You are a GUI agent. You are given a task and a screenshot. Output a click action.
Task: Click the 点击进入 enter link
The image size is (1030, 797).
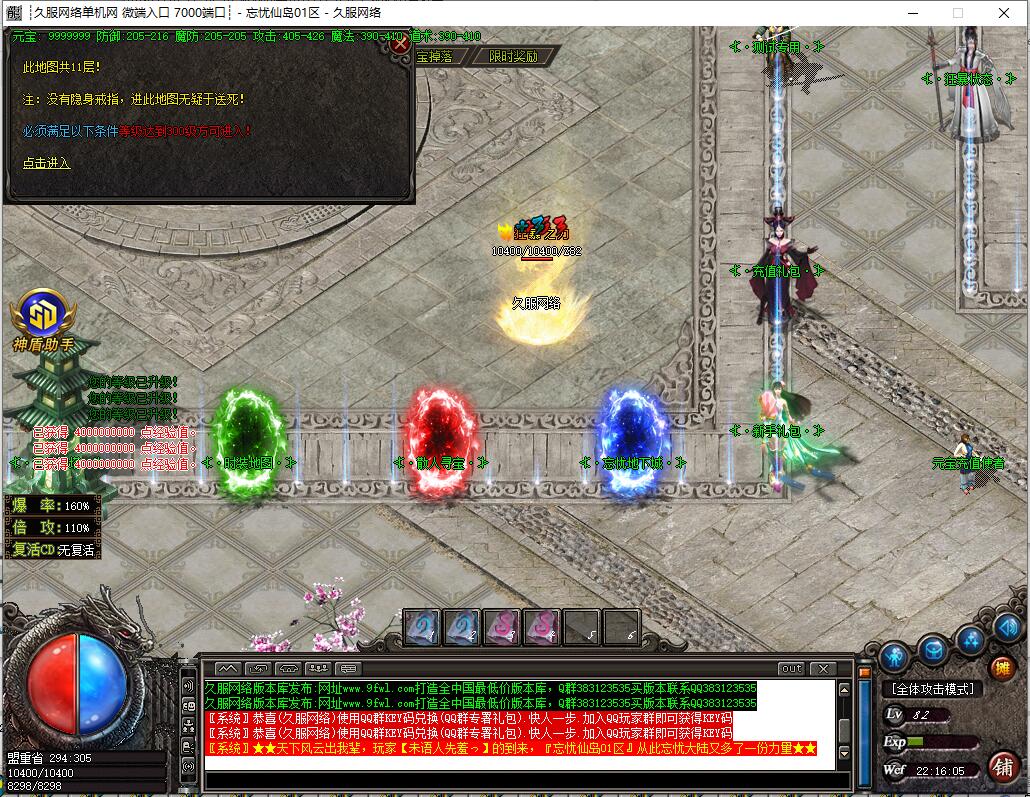click(47, 163)
